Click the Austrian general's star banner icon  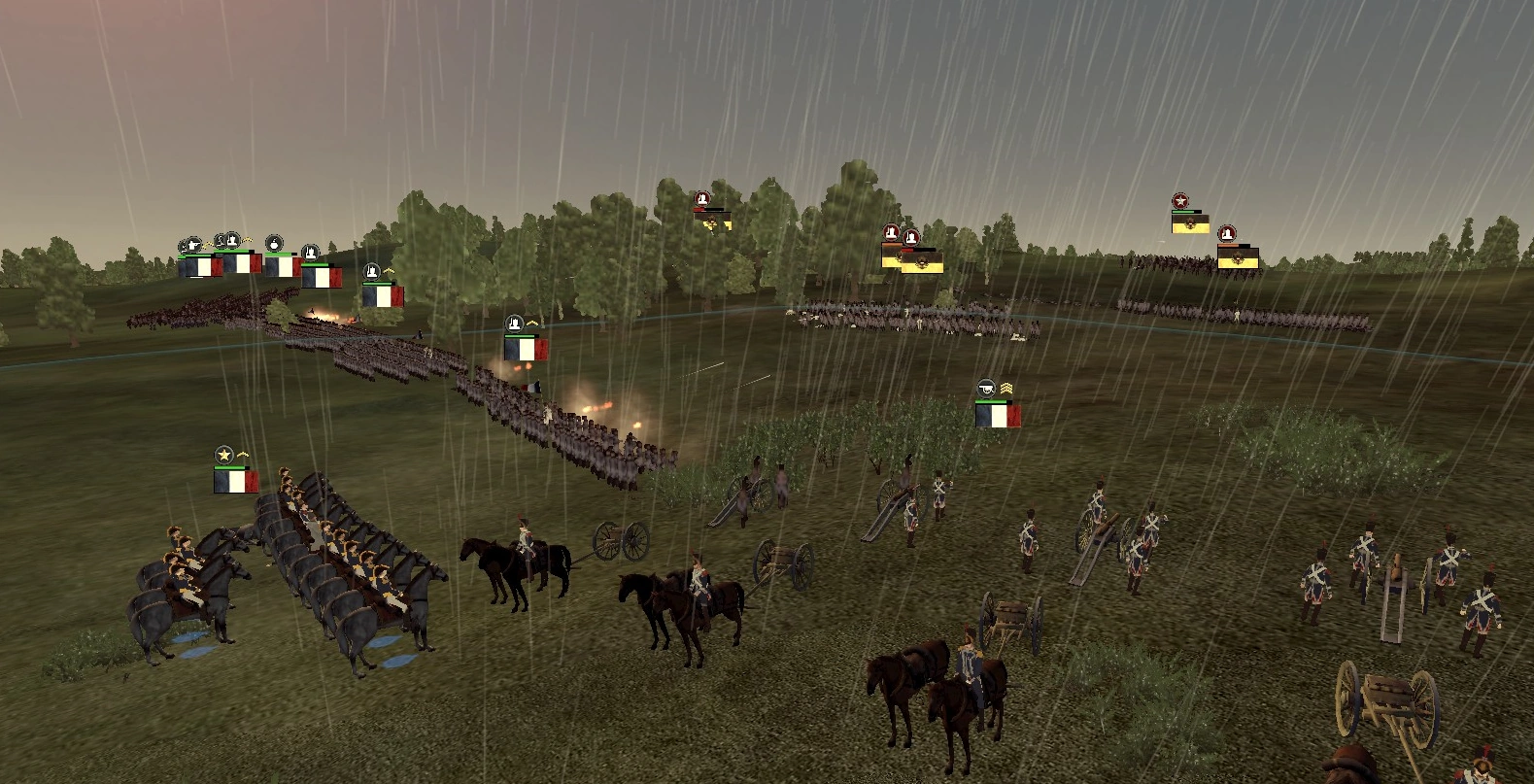pos(1180,200)
